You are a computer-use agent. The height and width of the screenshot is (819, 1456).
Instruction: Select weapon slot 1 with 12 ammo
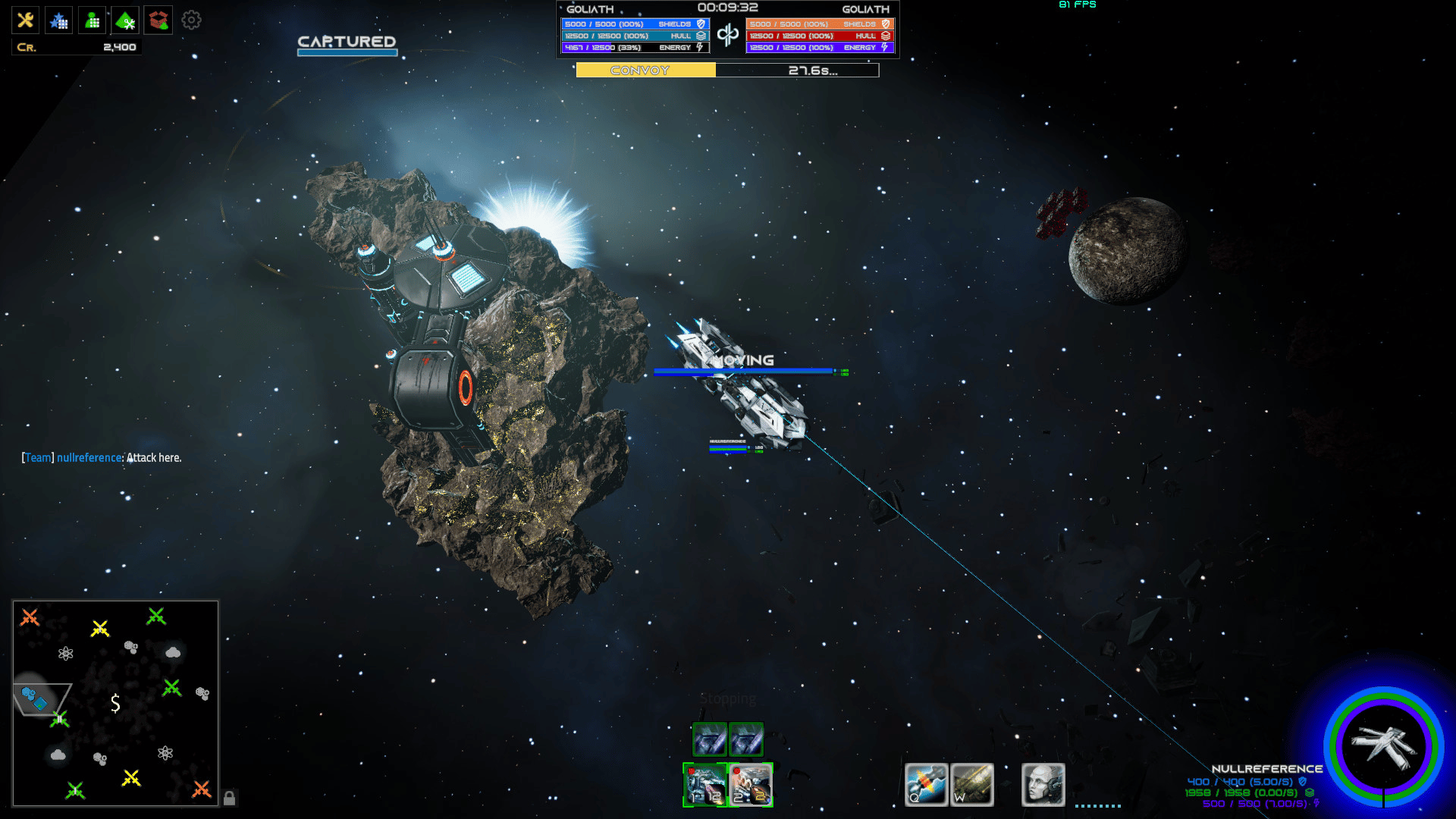(705, 784)
